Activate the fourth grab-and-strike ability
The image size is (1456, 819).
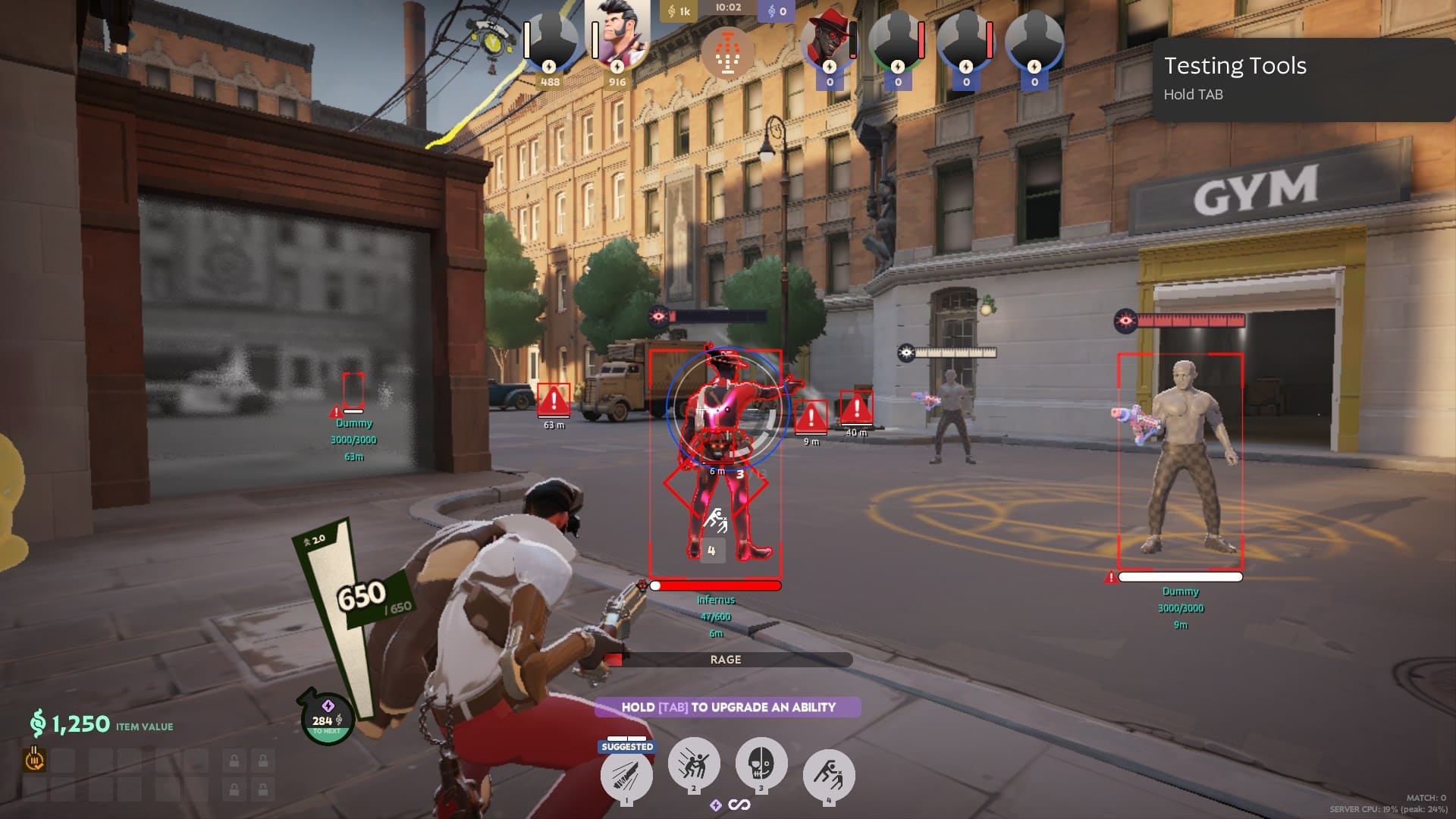coord(829,775)
